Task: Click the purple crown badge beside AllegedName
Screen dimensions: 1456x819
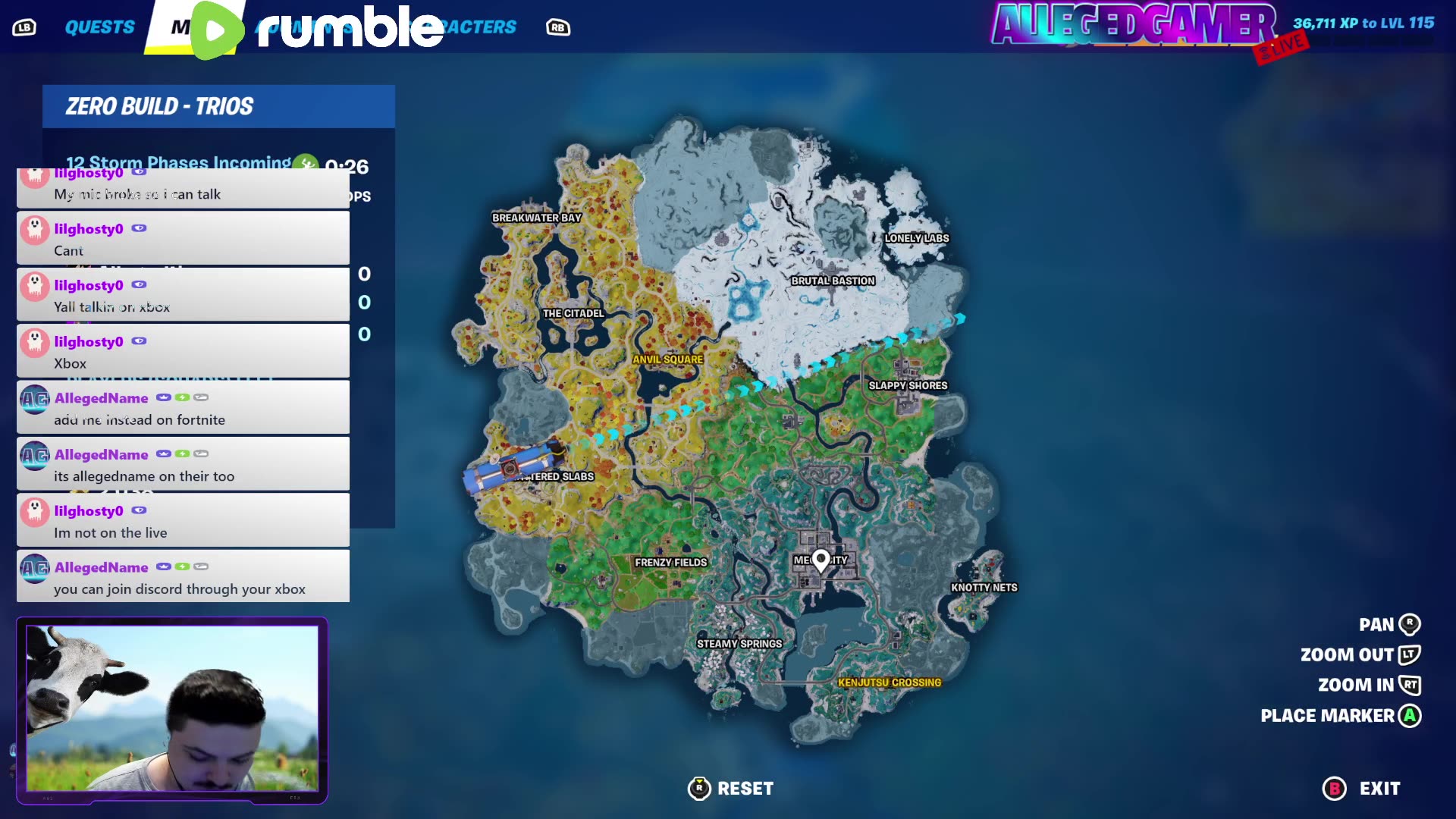Action: click(x=163, y=397)
